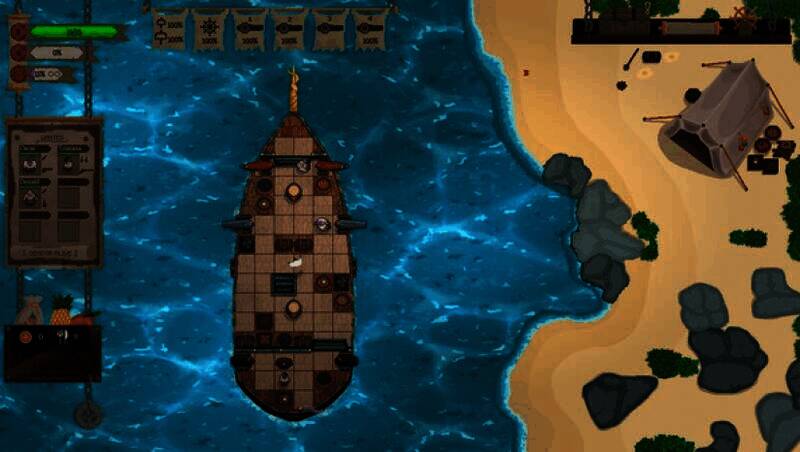Select the anchor status banner

pos(169,29)
